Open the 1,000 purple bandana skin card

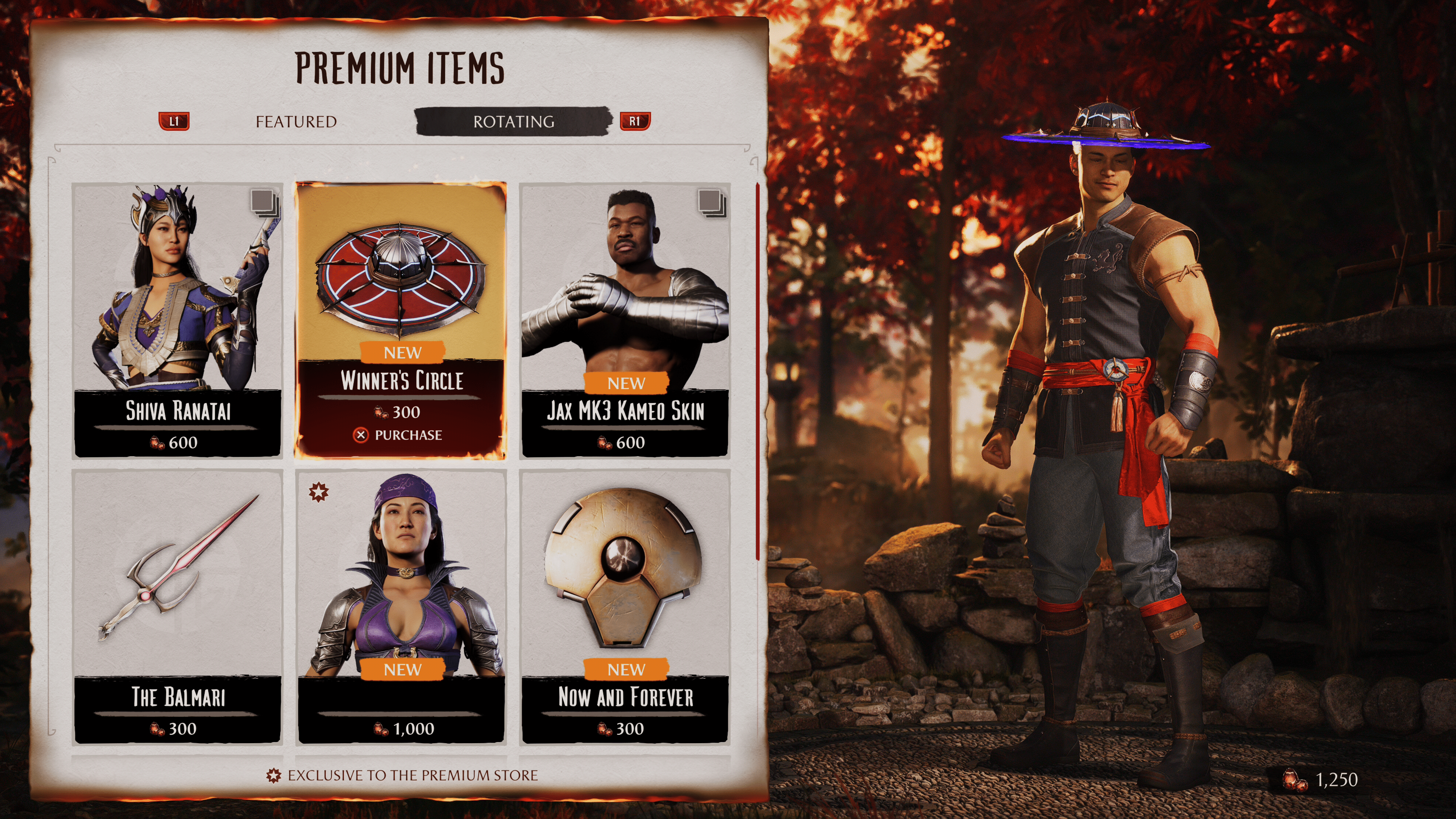(401, 606)
